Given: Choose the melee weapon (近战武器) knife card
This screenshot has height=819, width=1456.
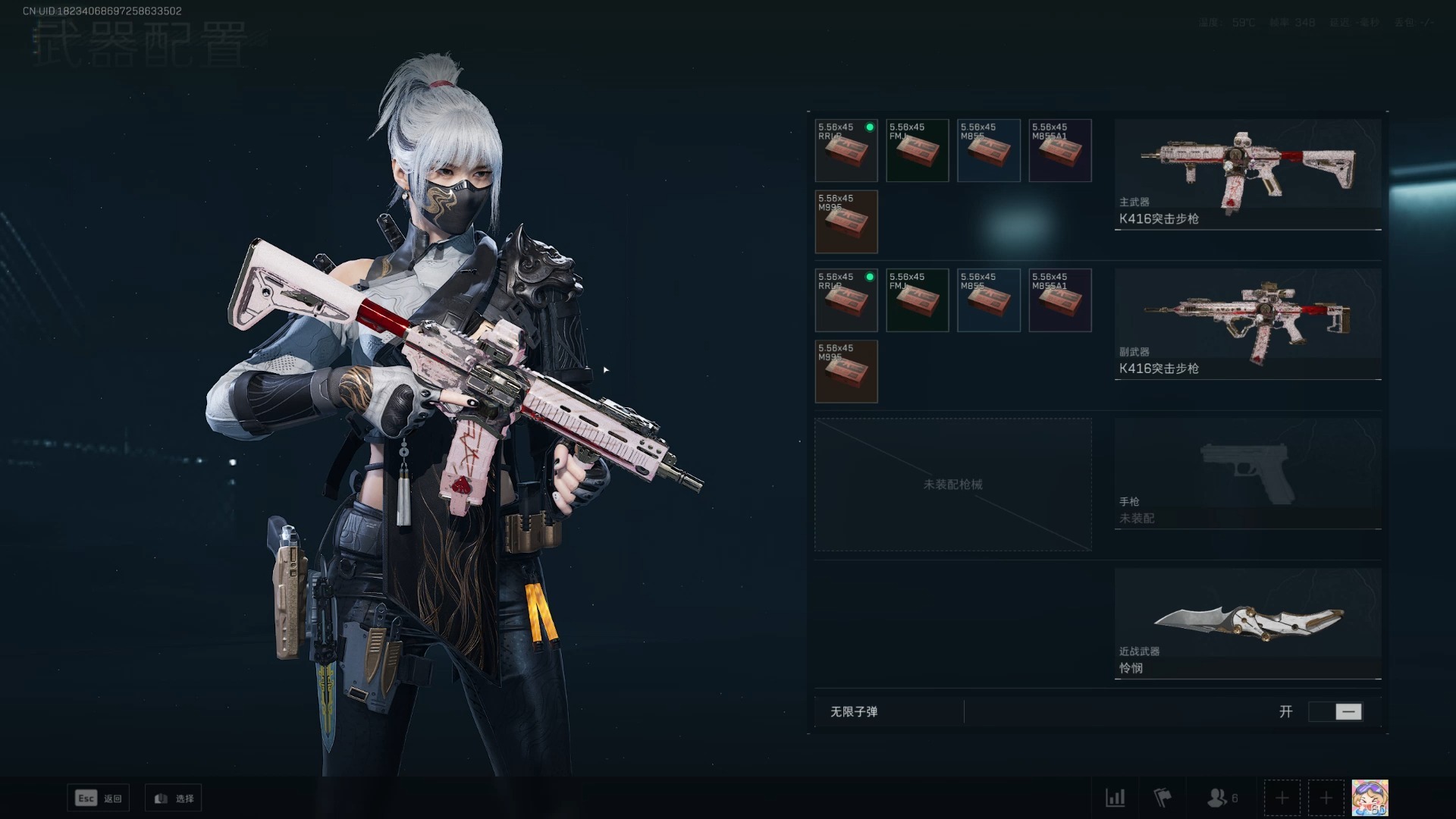Looking at the screenshot, I should pyautogui.click(x=1247, y=623).
